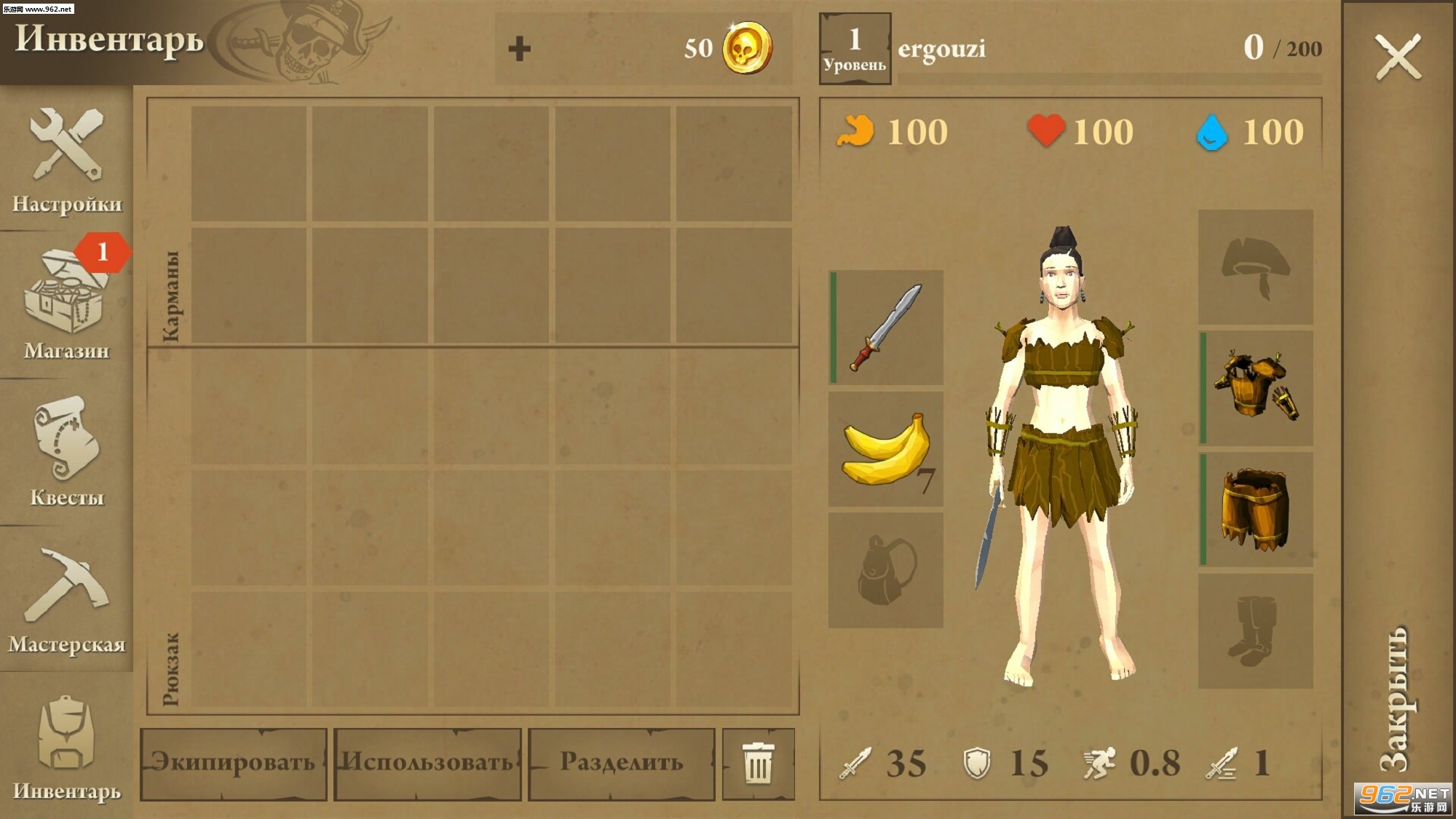Select the empty backpack equipment slot
This screenshot has width=1456, height=819.
click(886, 570)
